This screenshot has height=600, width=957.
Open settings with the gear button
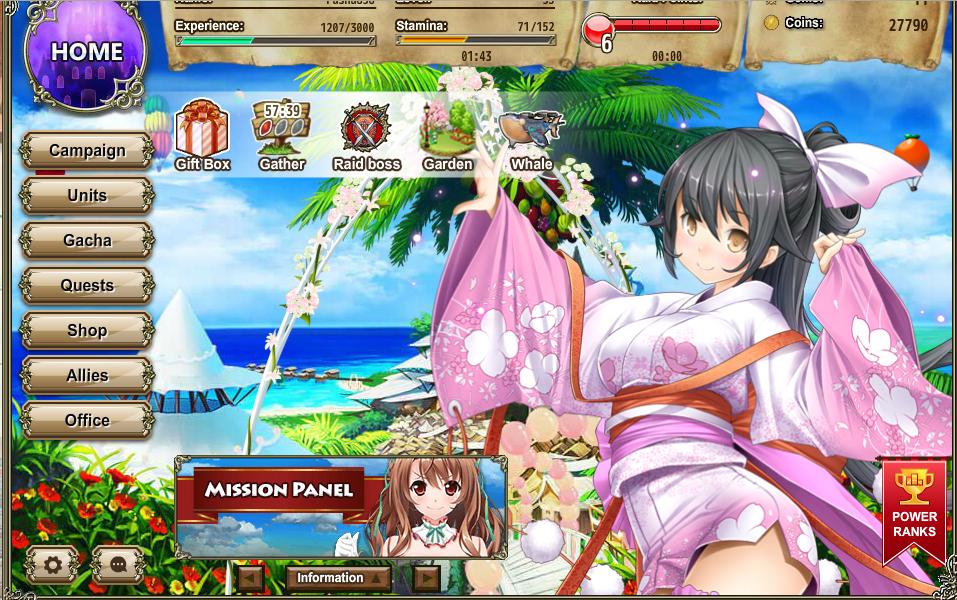(52, 565)
